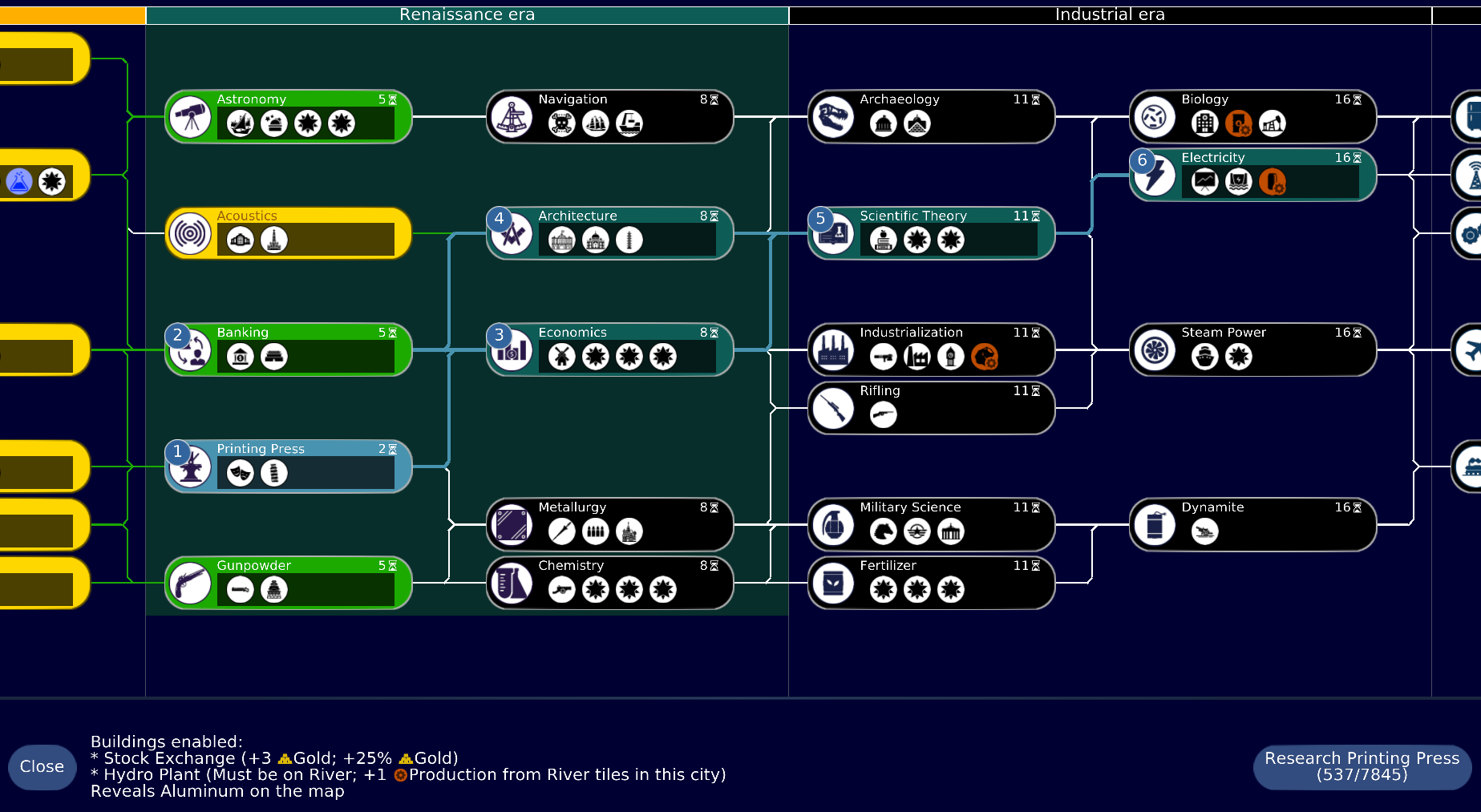1481x812 pixels.
Task: Confirm Research Printing Press button
Action: point(1362,767)
